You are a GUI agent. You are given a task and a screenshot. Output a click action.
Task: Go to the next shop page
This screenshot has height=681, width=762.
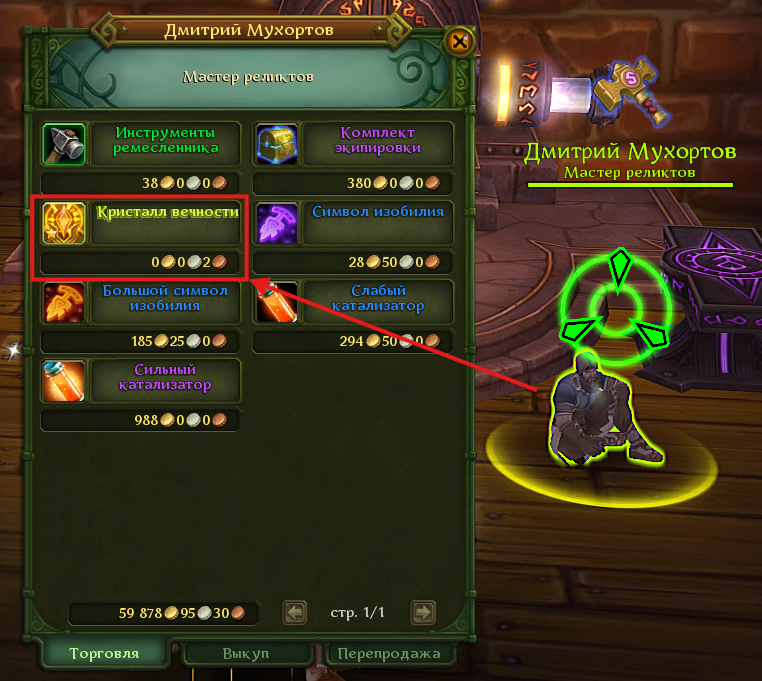tap(424, 612)
